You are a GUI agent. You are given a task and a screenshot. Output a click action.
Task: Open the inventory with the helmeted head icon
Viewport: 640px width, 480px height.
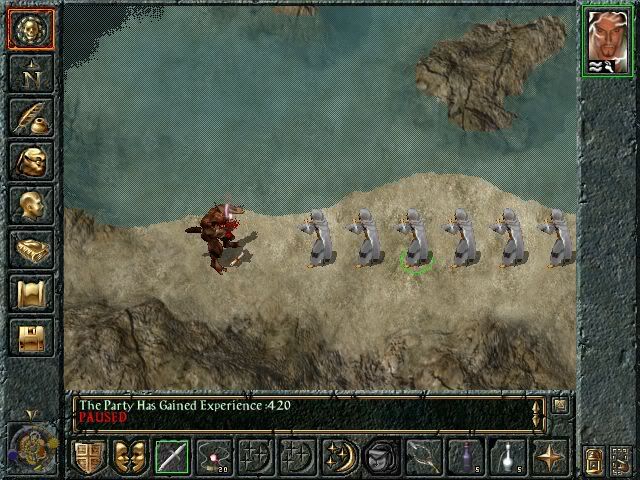[x=29, y=161]
